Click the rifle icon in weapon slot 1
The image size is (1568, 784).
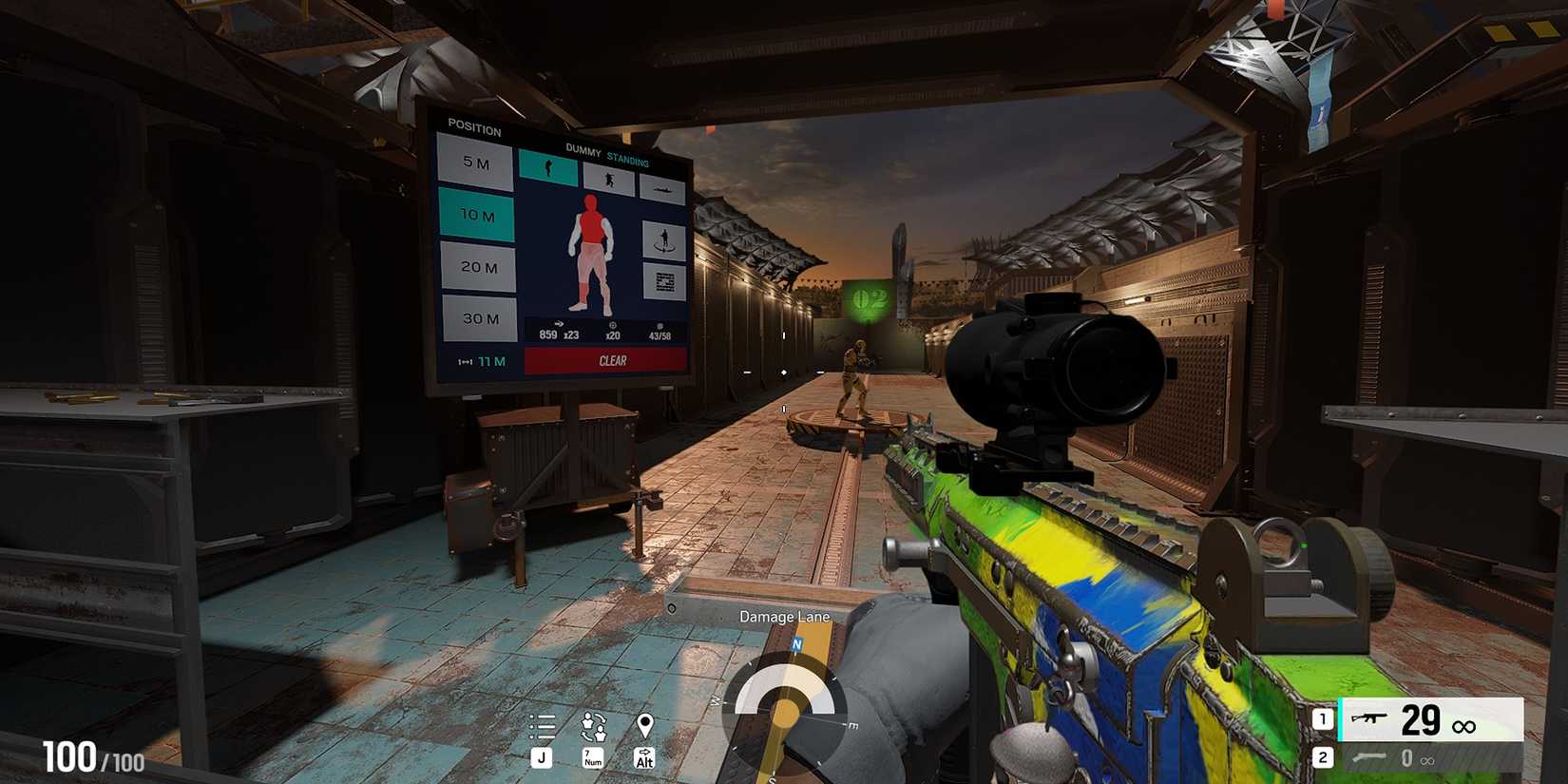pyautogui.click(x=1371, y=718)
